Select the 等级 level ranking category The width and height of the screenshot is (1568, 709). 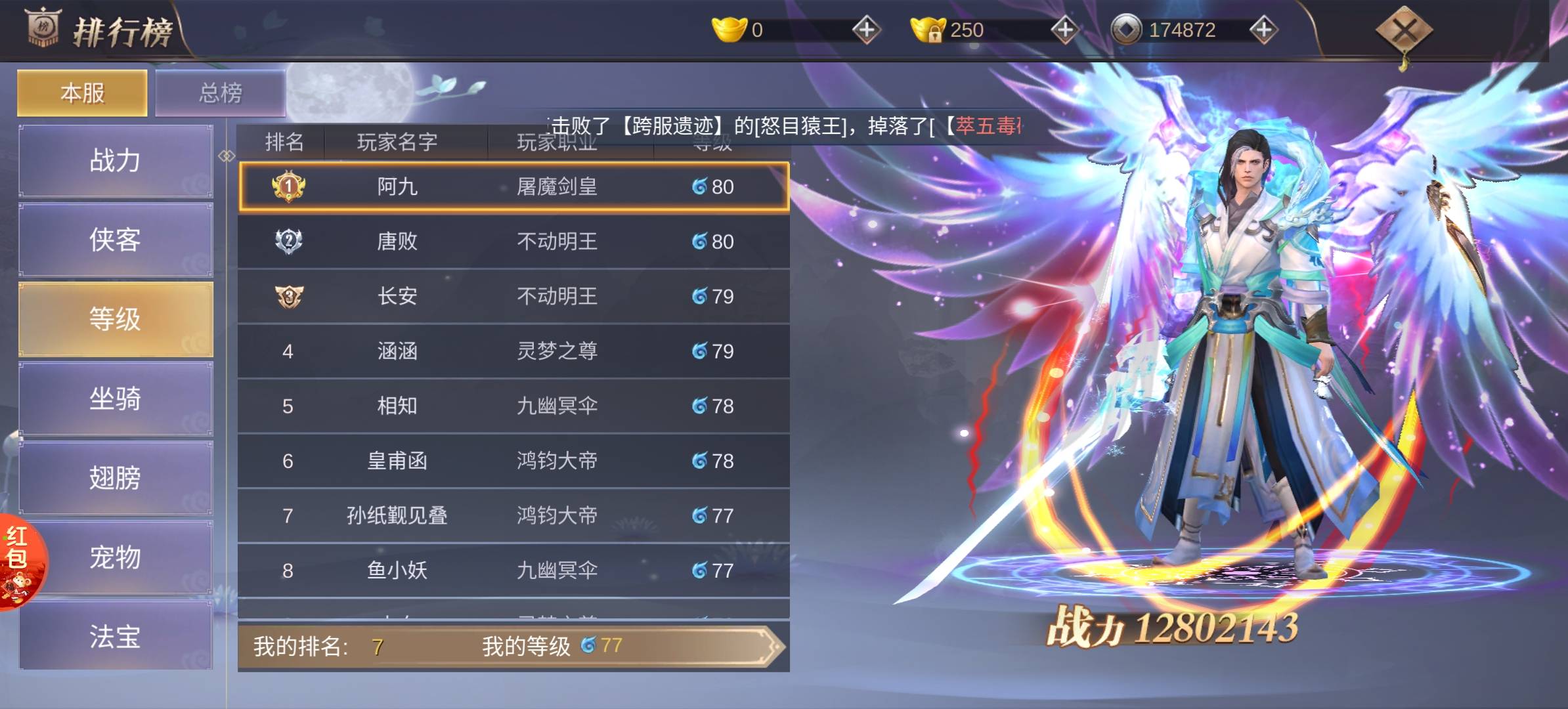point(116,320)
